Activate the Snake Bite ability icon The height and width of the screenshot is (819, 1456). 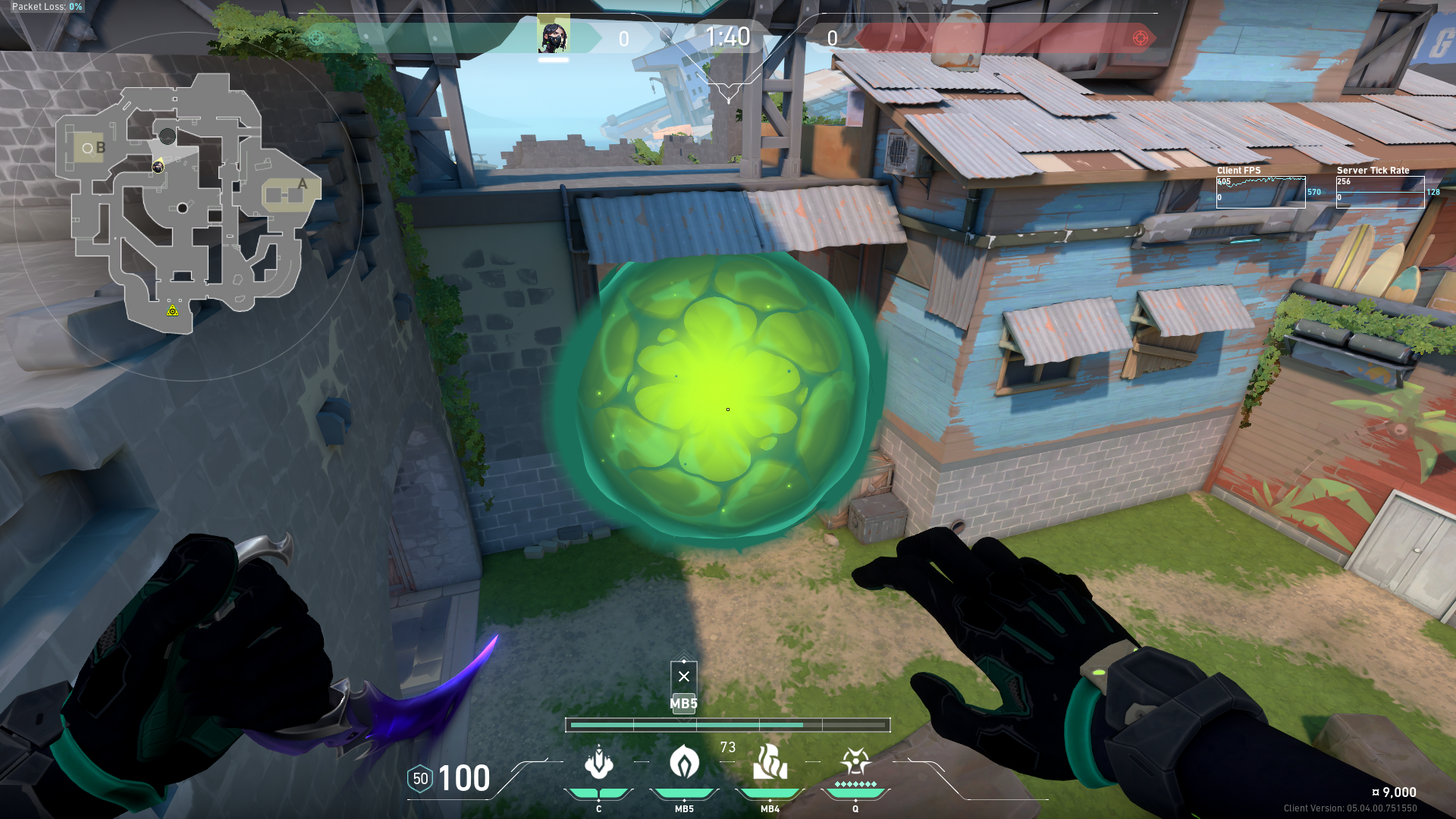point(598,763)
